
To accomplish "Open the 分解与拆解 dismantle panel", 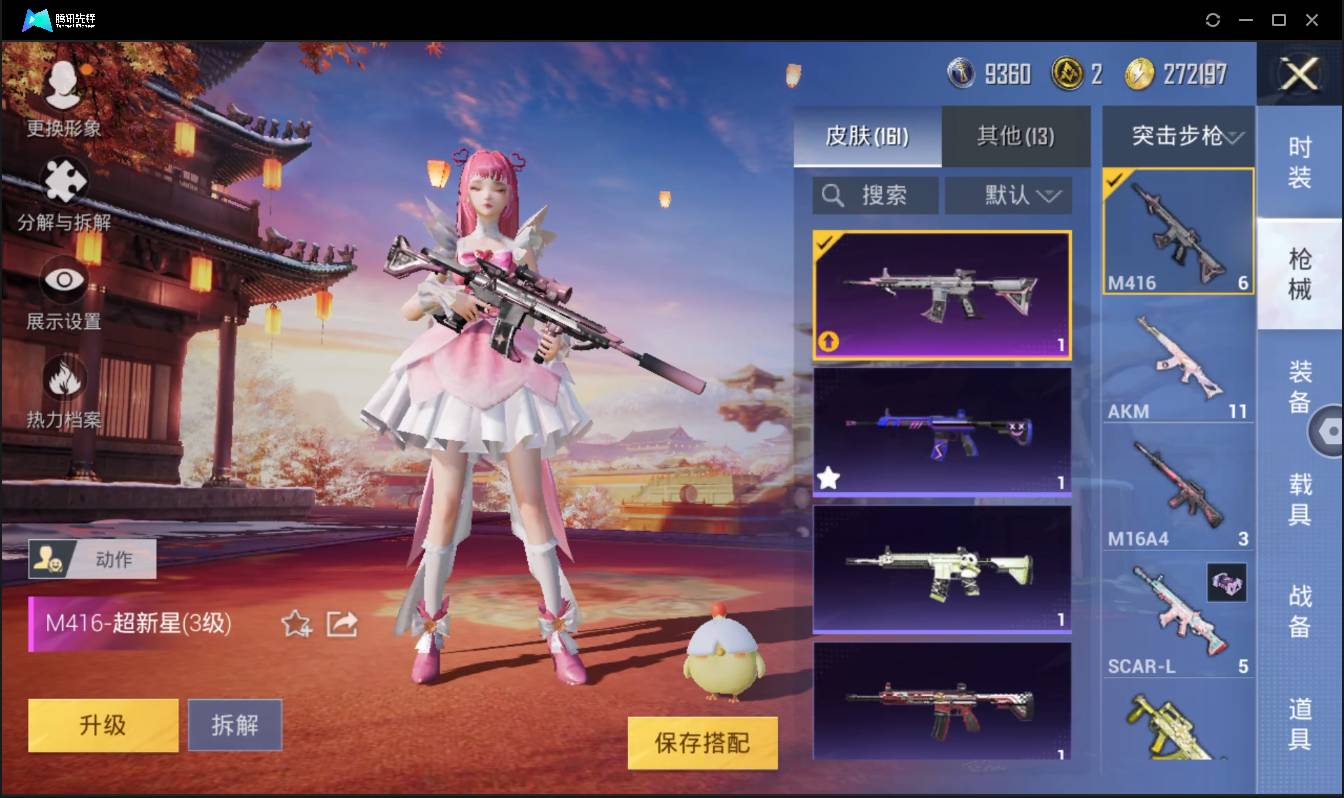I will point(62,180).
